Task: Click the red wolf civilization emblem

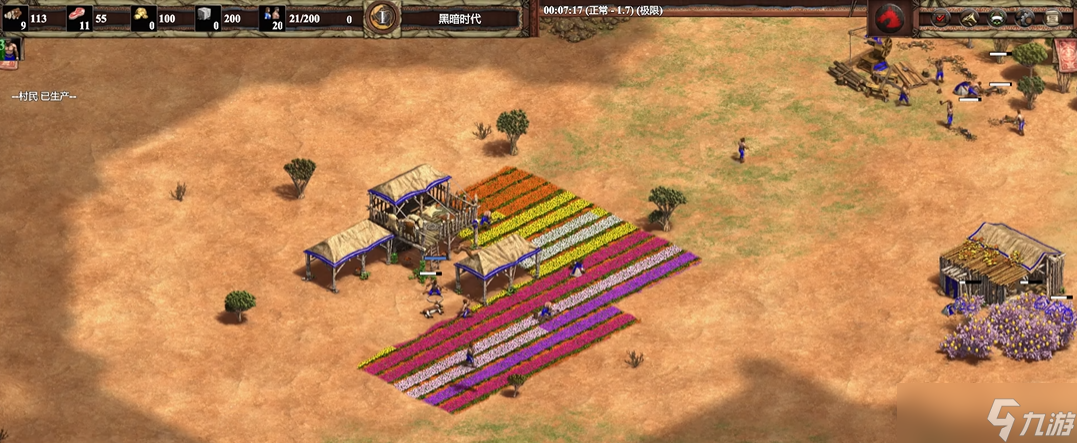Action: pyautogui.click(x=888, y=18)
